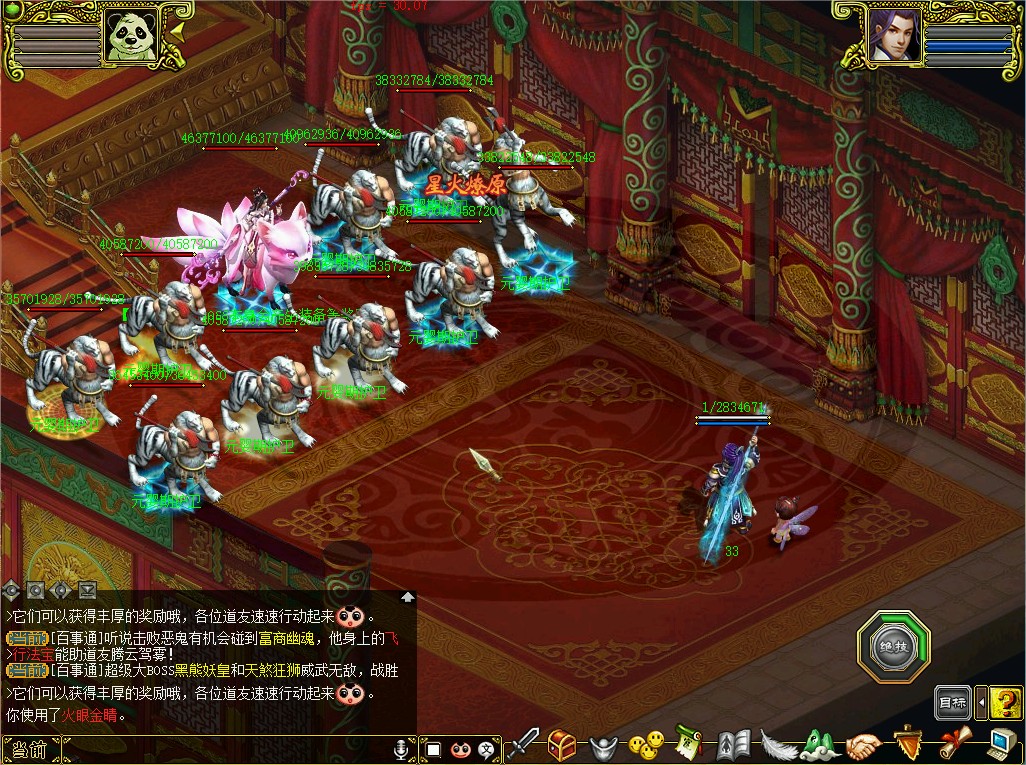Viewport: 1026px width, 765px height.
Task: Open the yellow smiley faces friends icon
Action: (x=647, y=745)
